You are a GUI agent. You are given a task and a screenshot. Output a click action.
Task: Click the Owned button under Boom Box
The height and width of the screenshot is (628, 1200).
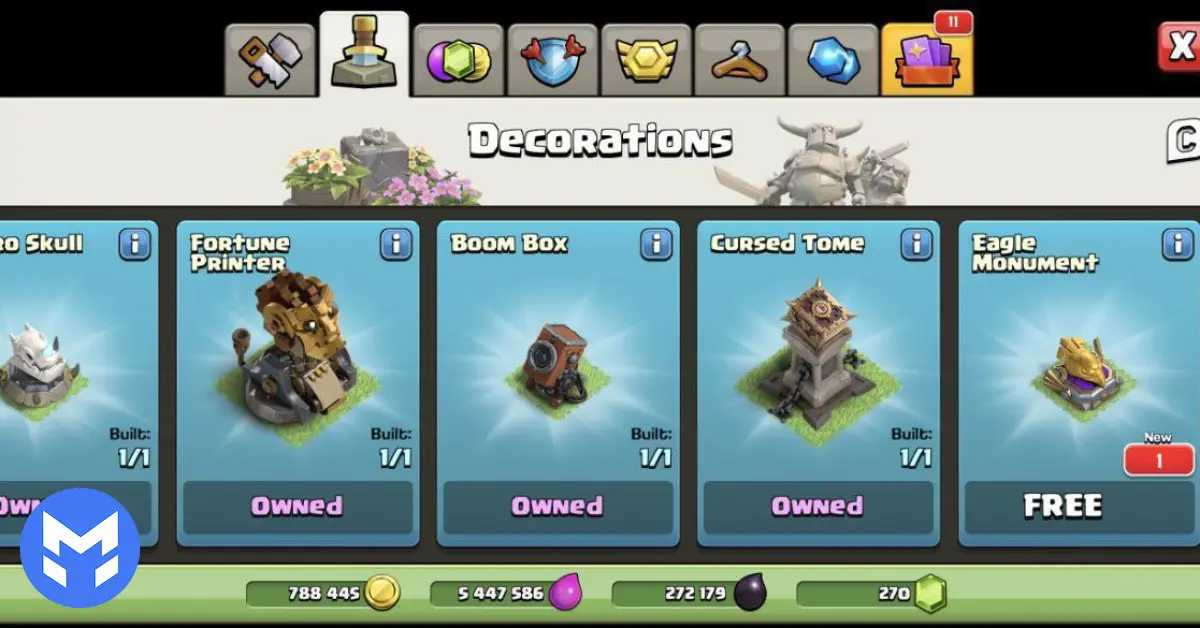[558, 507]
